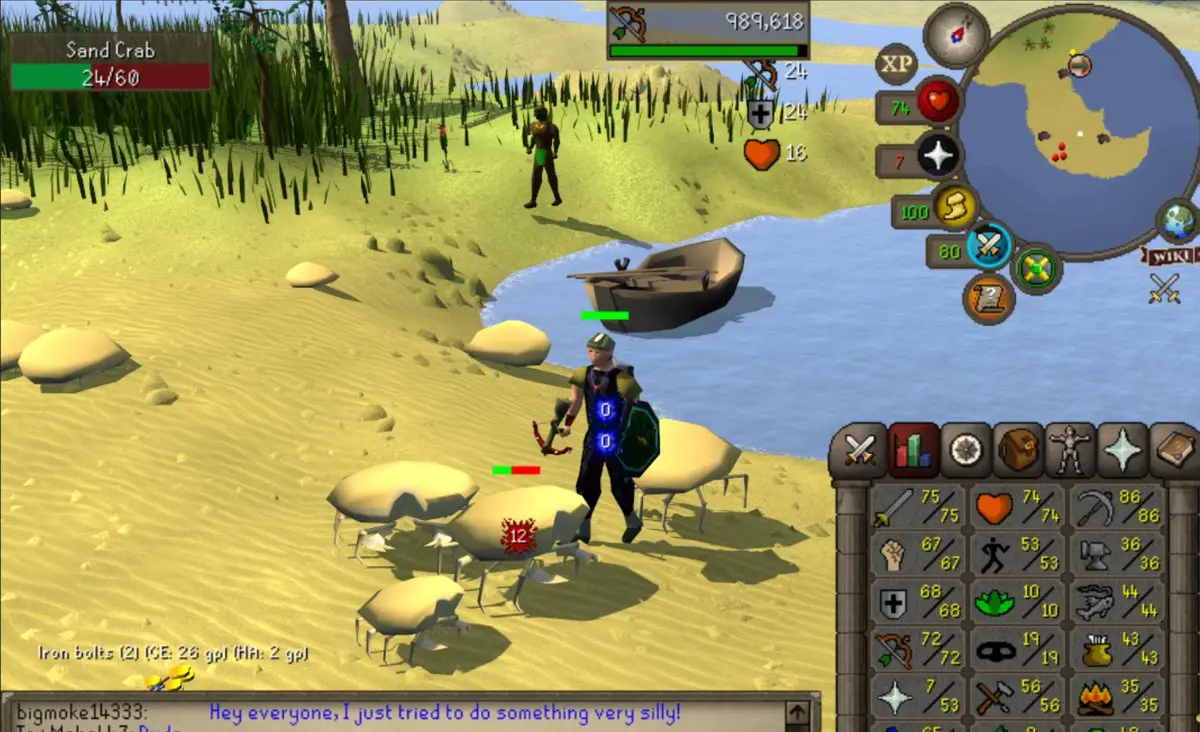Activate the special attack orb
The width and height of the screenshot is (1200, 732).
989,246
